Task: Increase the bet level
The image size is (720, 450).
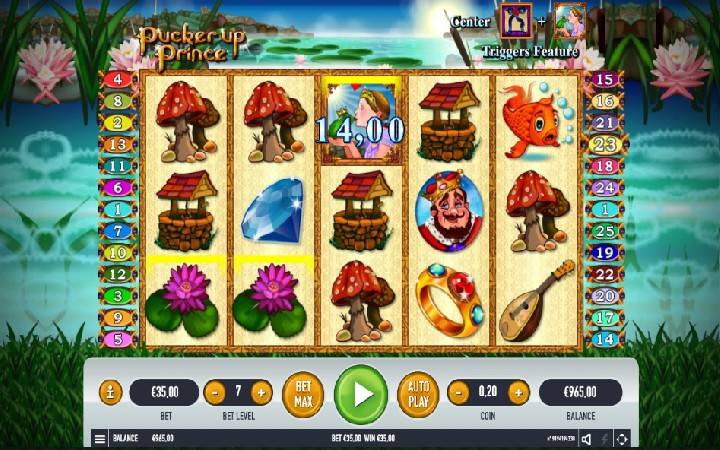Action: tap(261, 392)
